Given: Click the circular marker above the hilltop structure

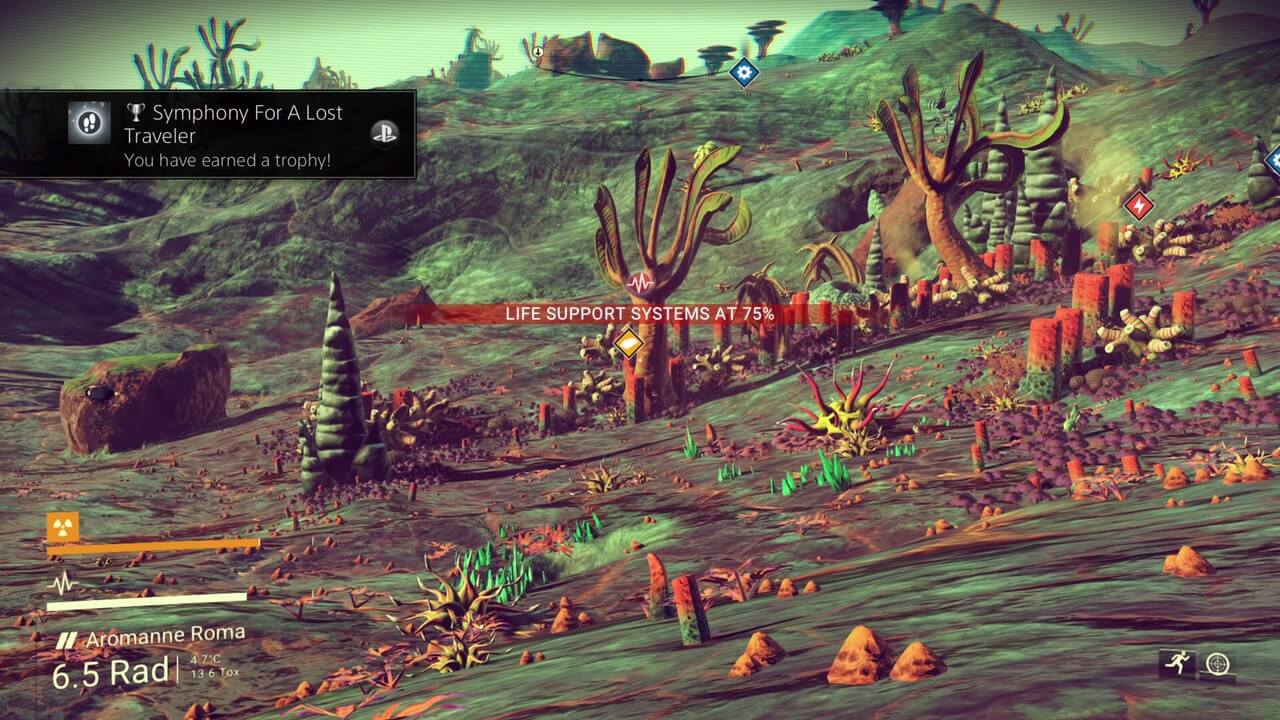Looking at the screenshot, I should tap(537, 52).
